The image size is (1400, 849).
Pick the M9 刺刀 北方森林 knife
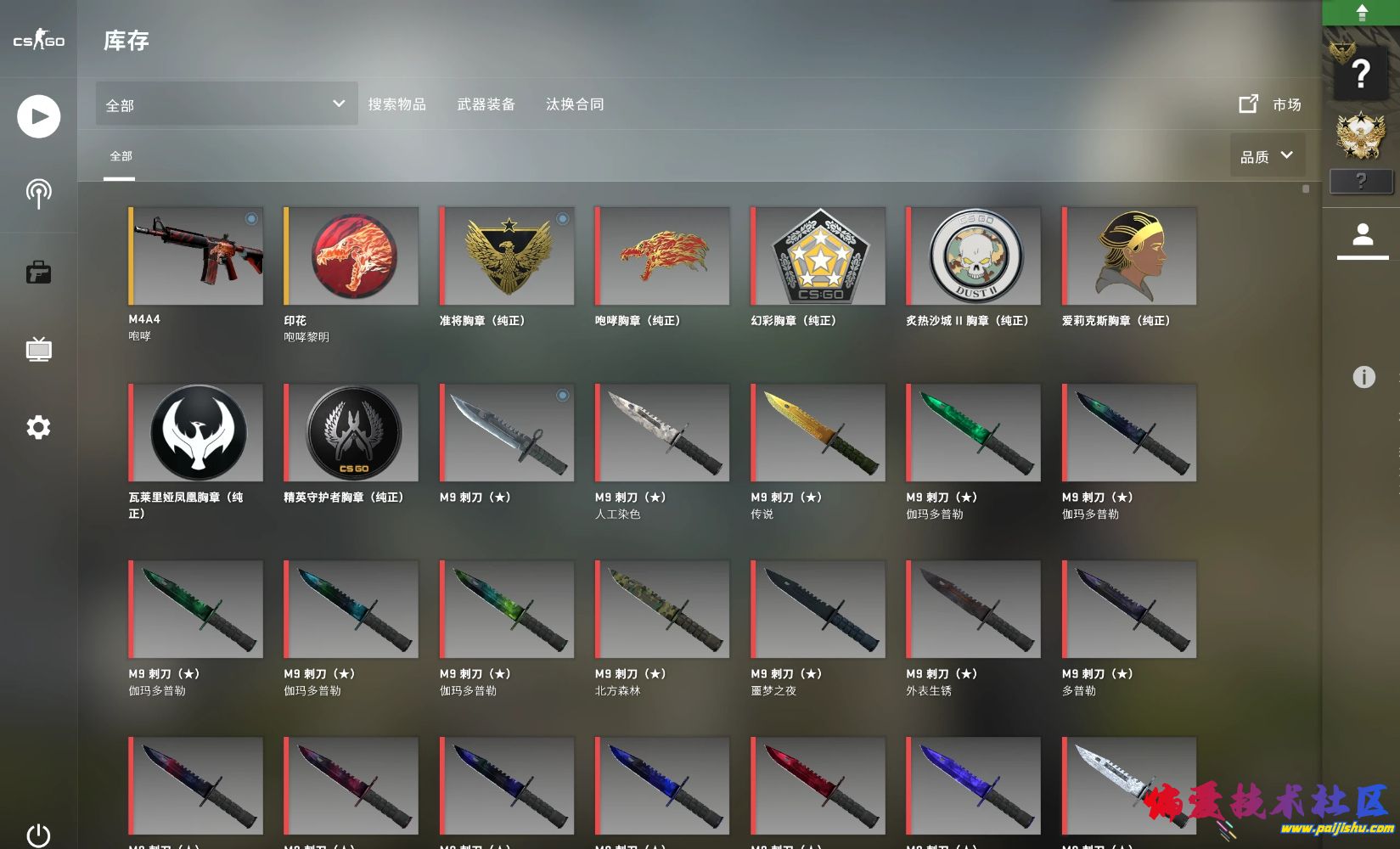[662, 610]
